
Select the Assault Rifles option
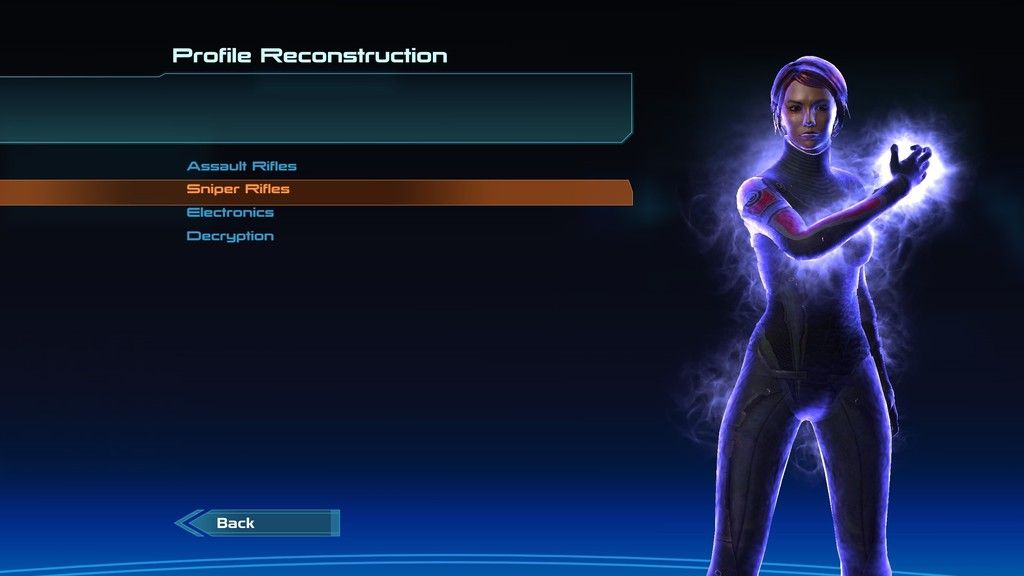pyautogui.click(x=242, y=166)
